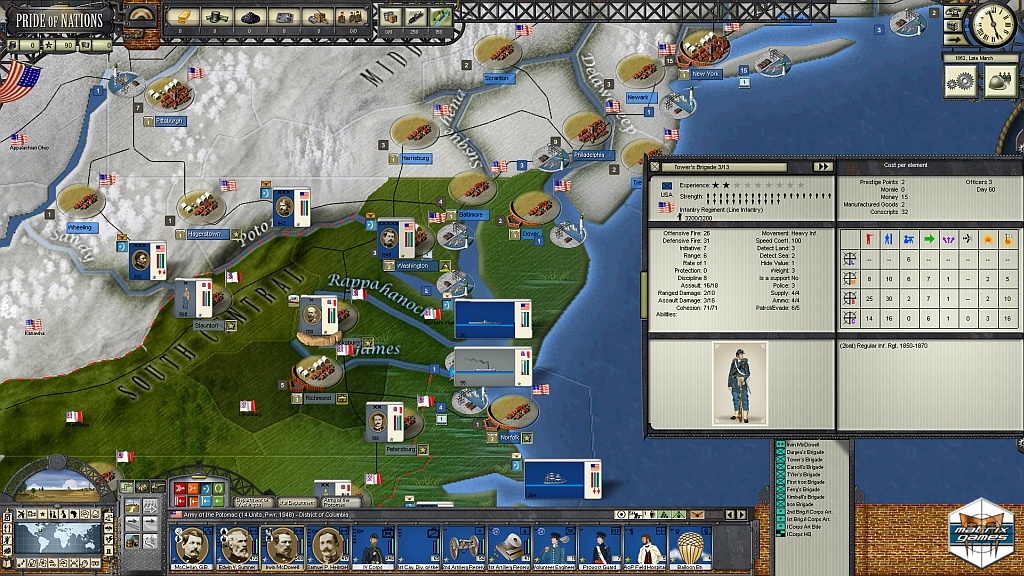Advance to the next unit element
The image size is (1024, 576).
823,167
